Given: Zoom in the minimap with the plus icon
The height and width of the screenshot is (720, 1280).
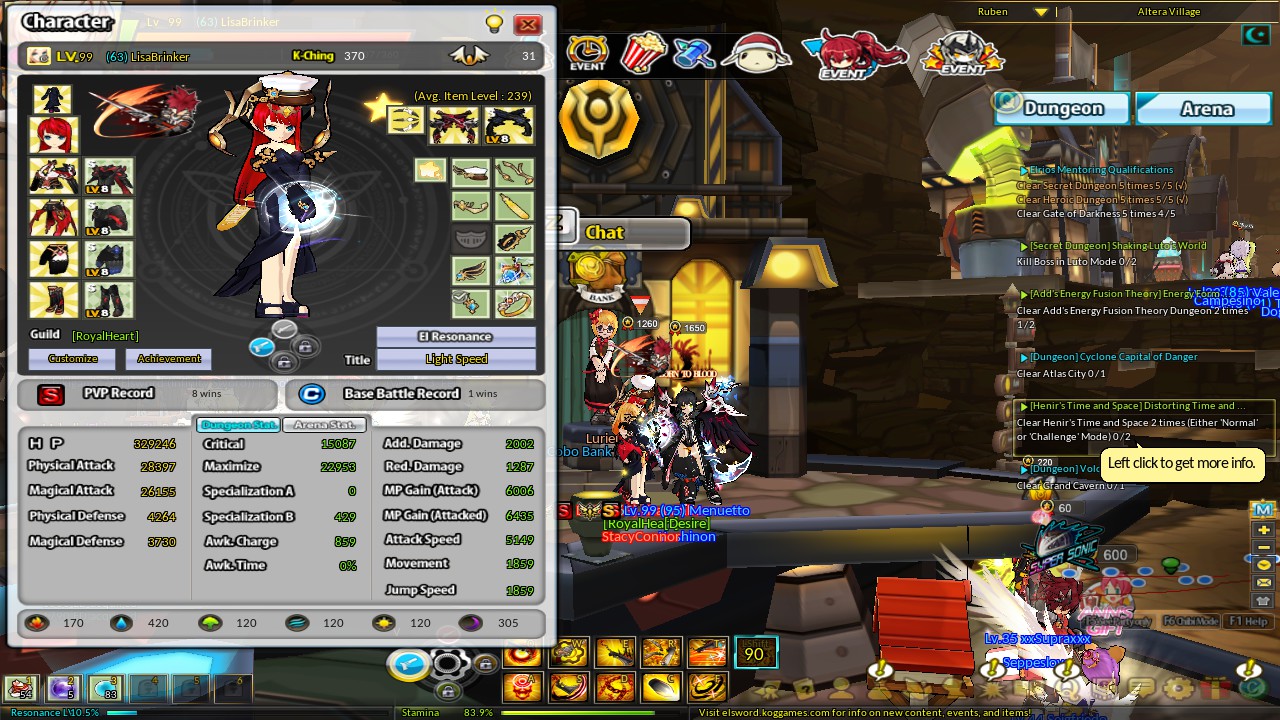Looking at the screenshot, I should pos(1262,528).
